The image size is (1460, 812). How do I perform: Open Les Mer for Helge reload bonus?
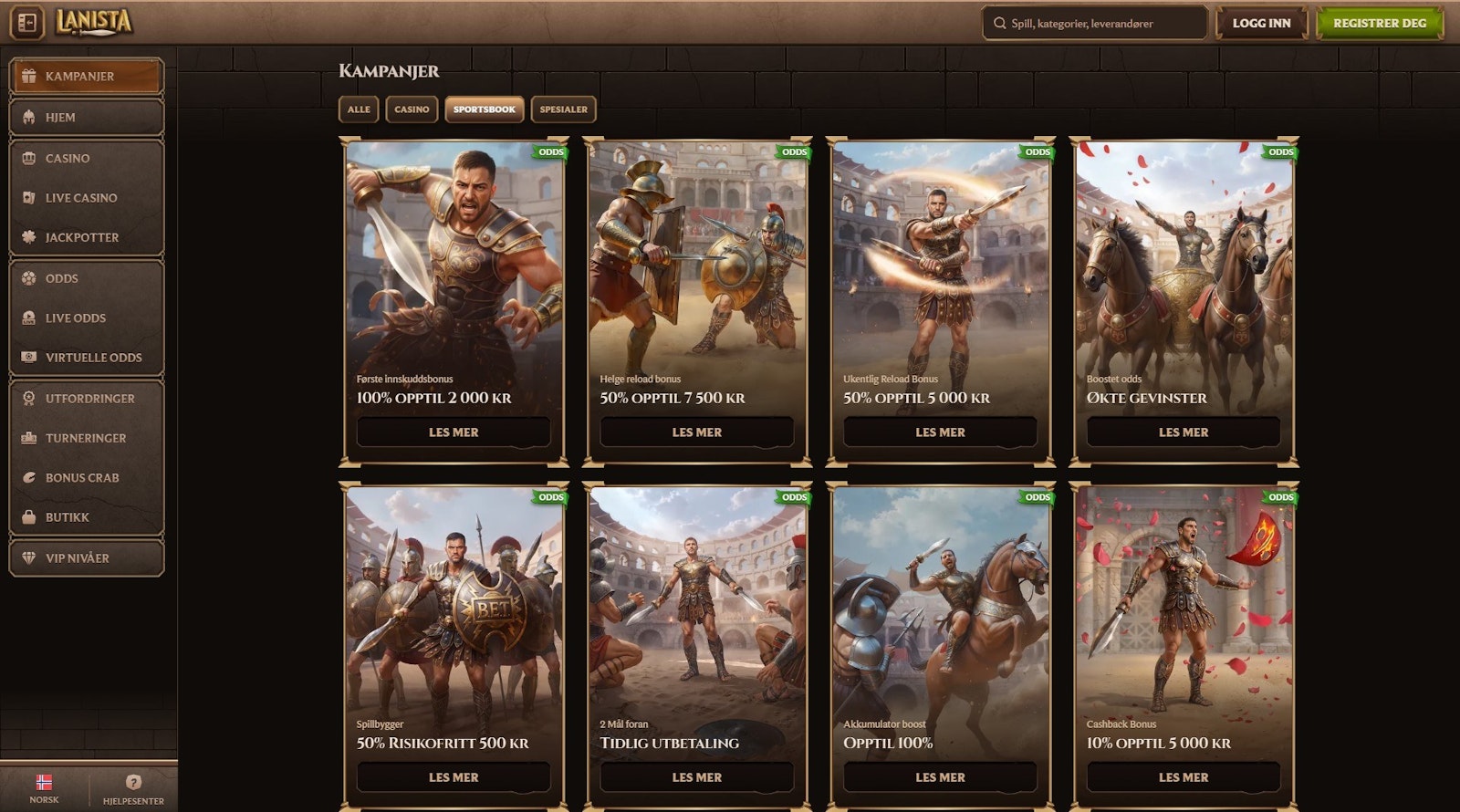pyautogui.click(x=696, y=432)
